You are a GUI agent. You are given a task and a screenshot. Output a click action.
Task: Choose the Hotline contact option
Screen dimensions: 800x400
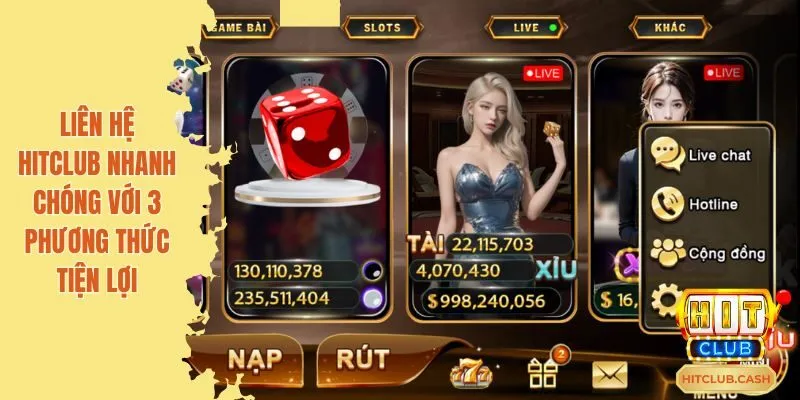tap(705, 204)
